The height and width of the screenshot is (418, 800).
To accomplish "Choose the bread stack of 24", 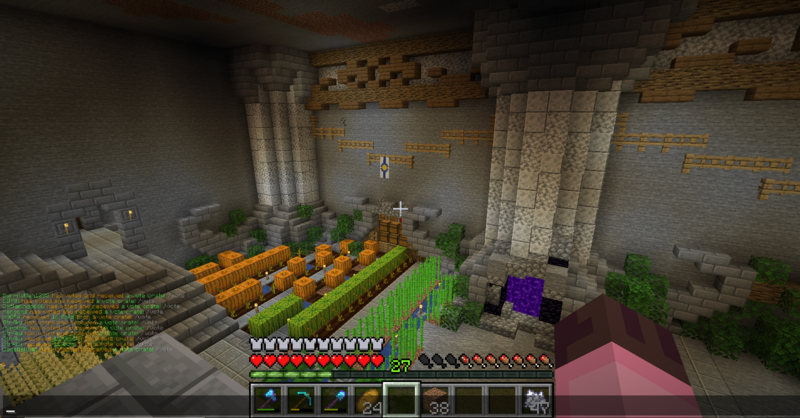I will pos(368,400).
